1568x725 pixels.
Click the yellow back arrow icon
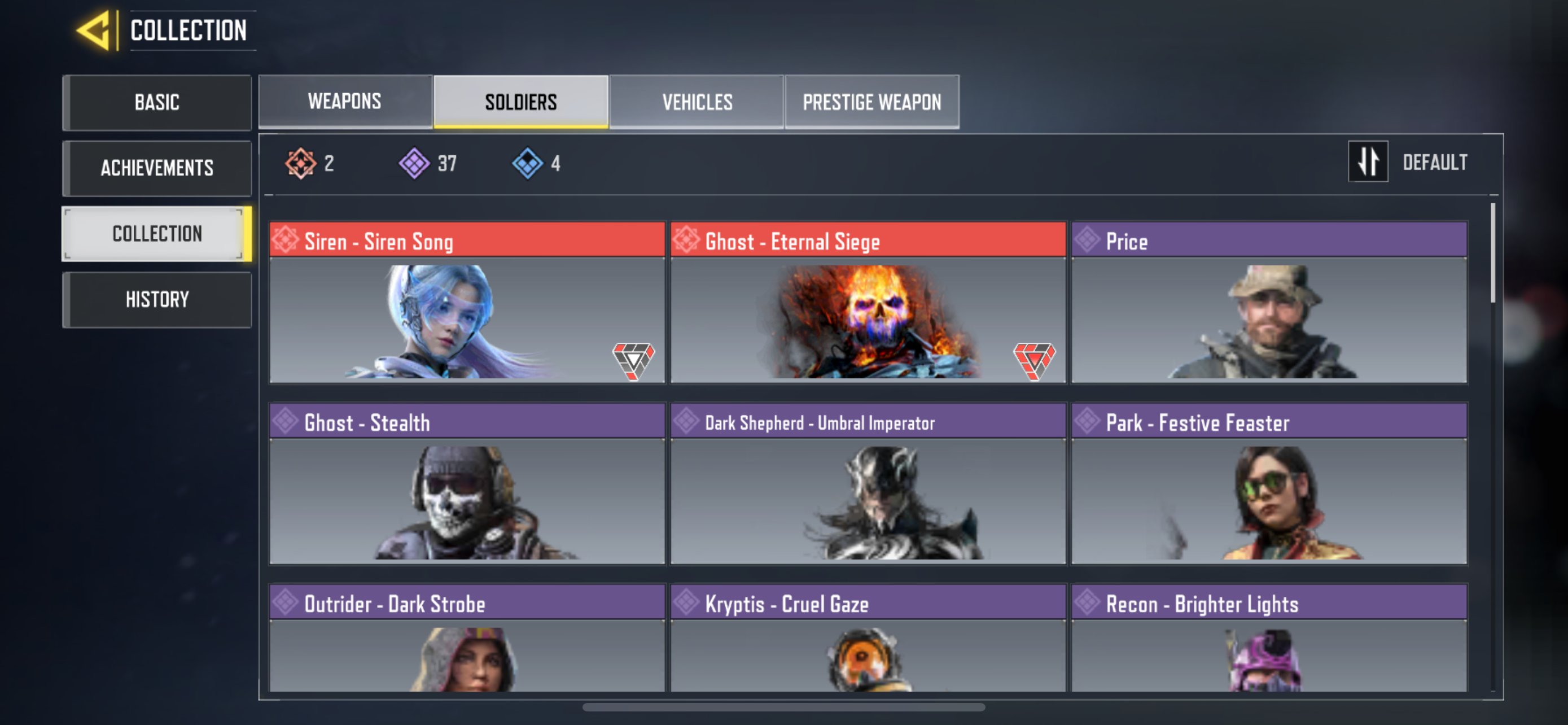pos(94,30)
